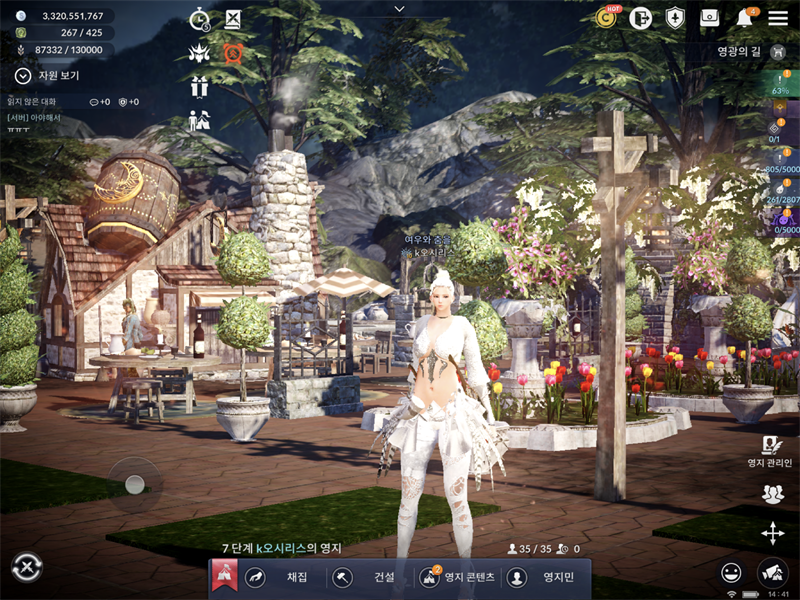Click the 63% quest tracker entry
Viewport: 800px width, 600px height.
[780, 84]
